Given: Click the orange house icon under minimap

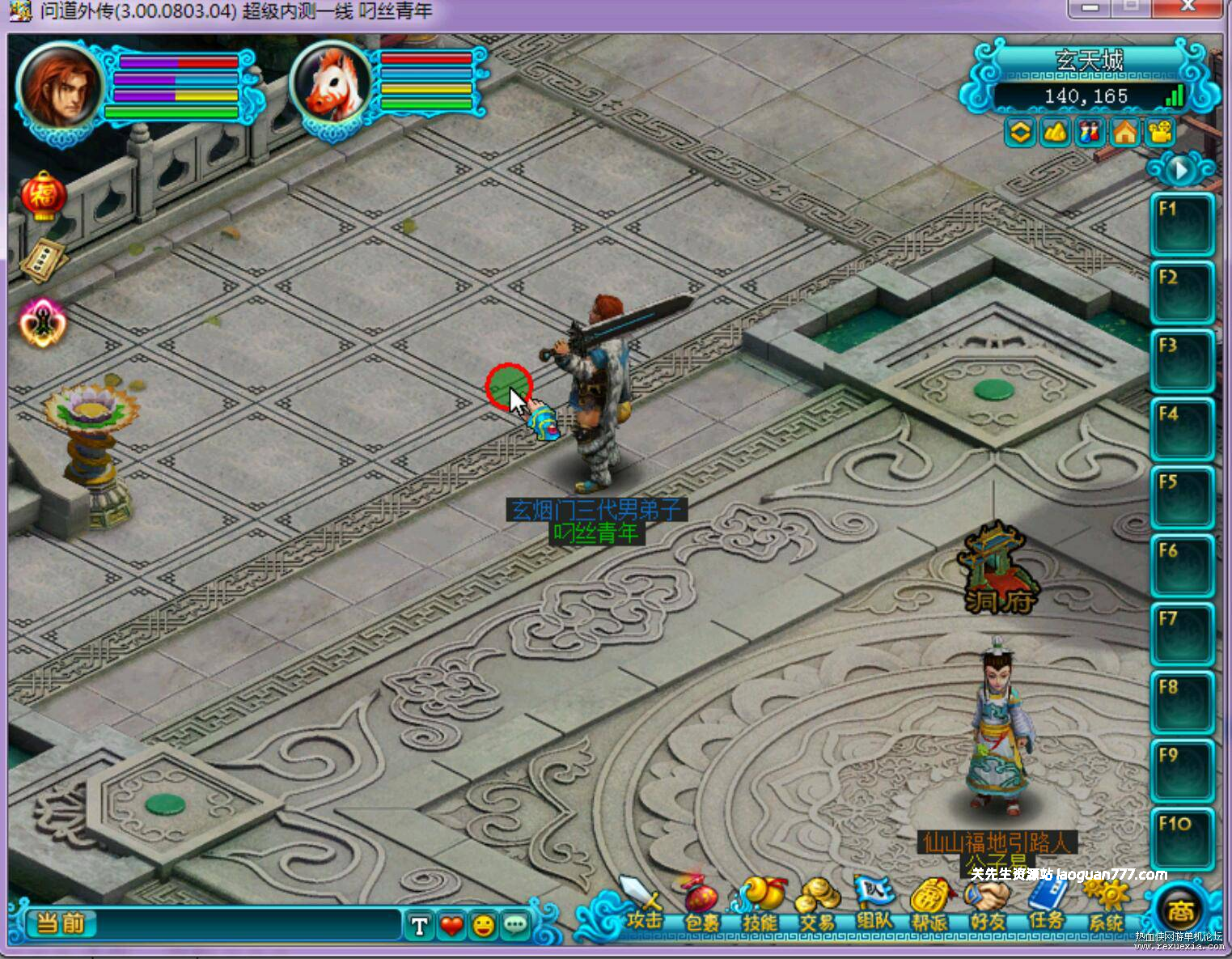Looking at the screenshot, I should coord(1125,132).
